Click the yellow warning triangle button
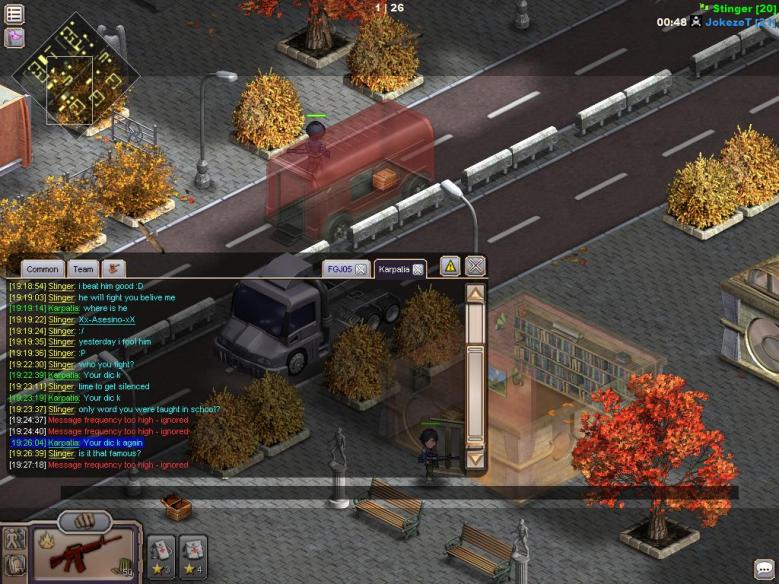779x584 pixels. pyautogui.click(x=450, y=266)
